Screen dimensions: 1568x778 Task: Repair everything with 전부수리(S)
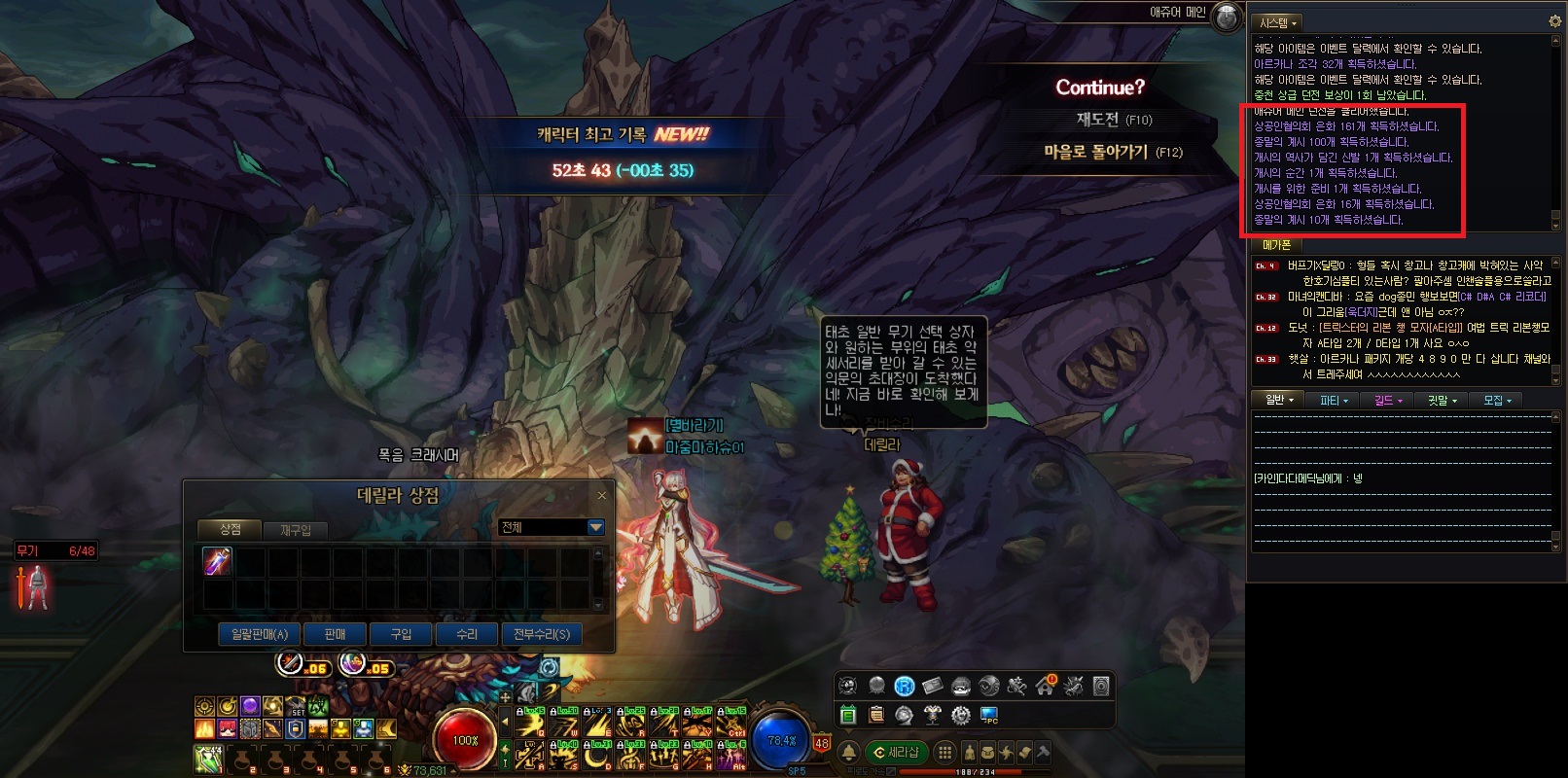click(x=542, y=634)
